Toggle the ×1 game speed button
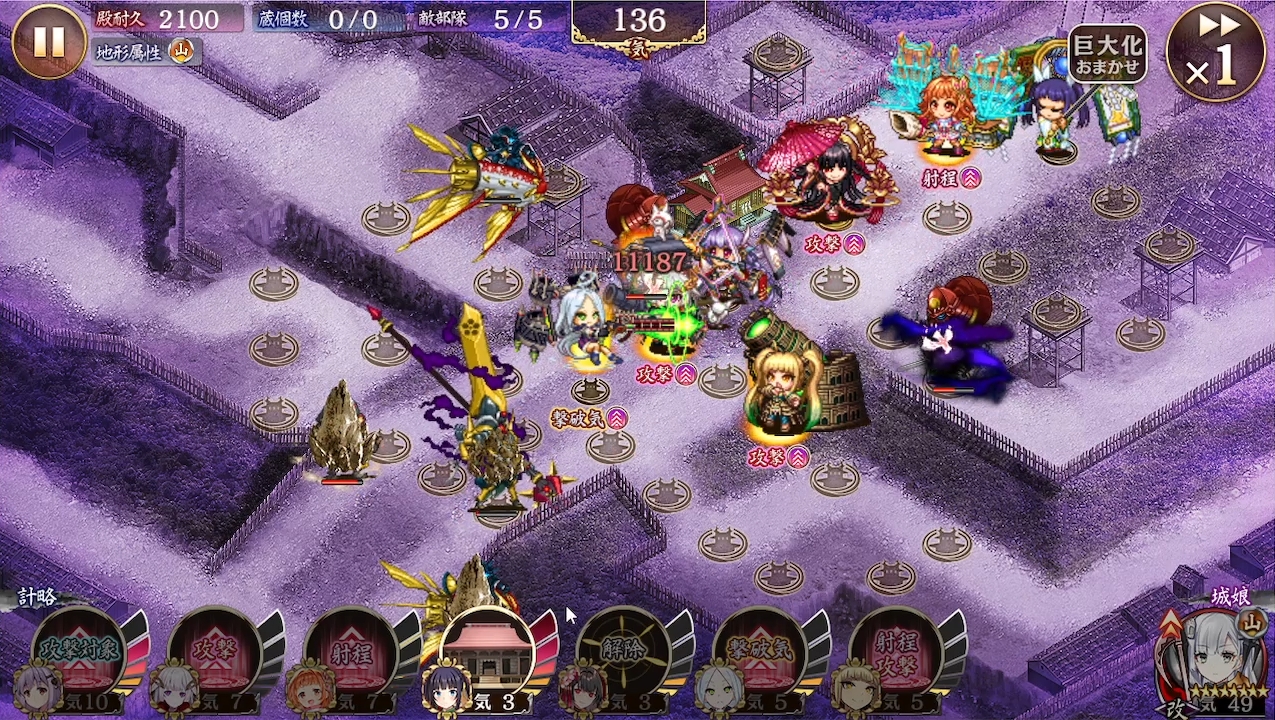 pyautogui.click(x=1215, y=52)
